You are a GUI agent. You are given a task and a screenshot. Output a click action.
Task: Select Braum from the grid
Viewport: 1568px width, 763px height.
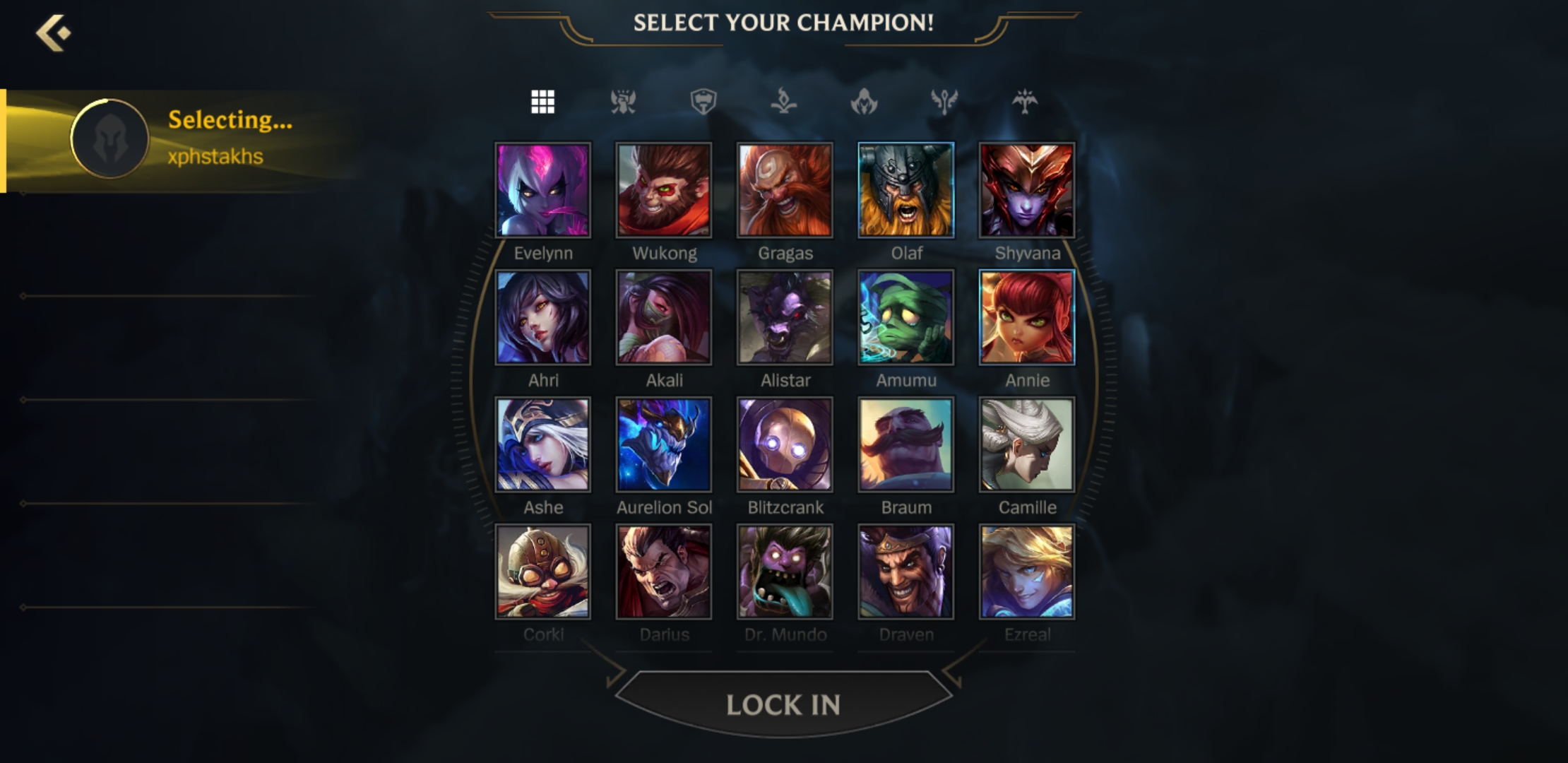click(x=906, y=444)
